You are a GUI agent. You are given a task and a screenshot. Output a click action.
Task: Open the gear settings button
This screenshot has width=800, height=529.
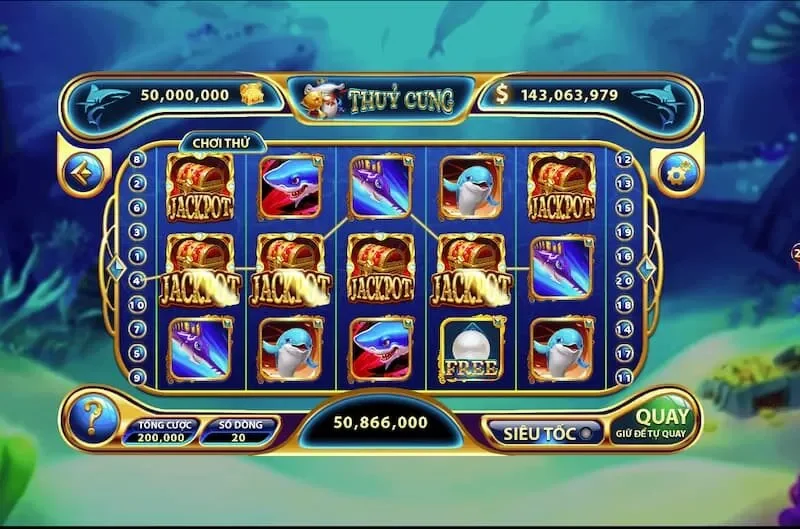[x=678, y=173]
